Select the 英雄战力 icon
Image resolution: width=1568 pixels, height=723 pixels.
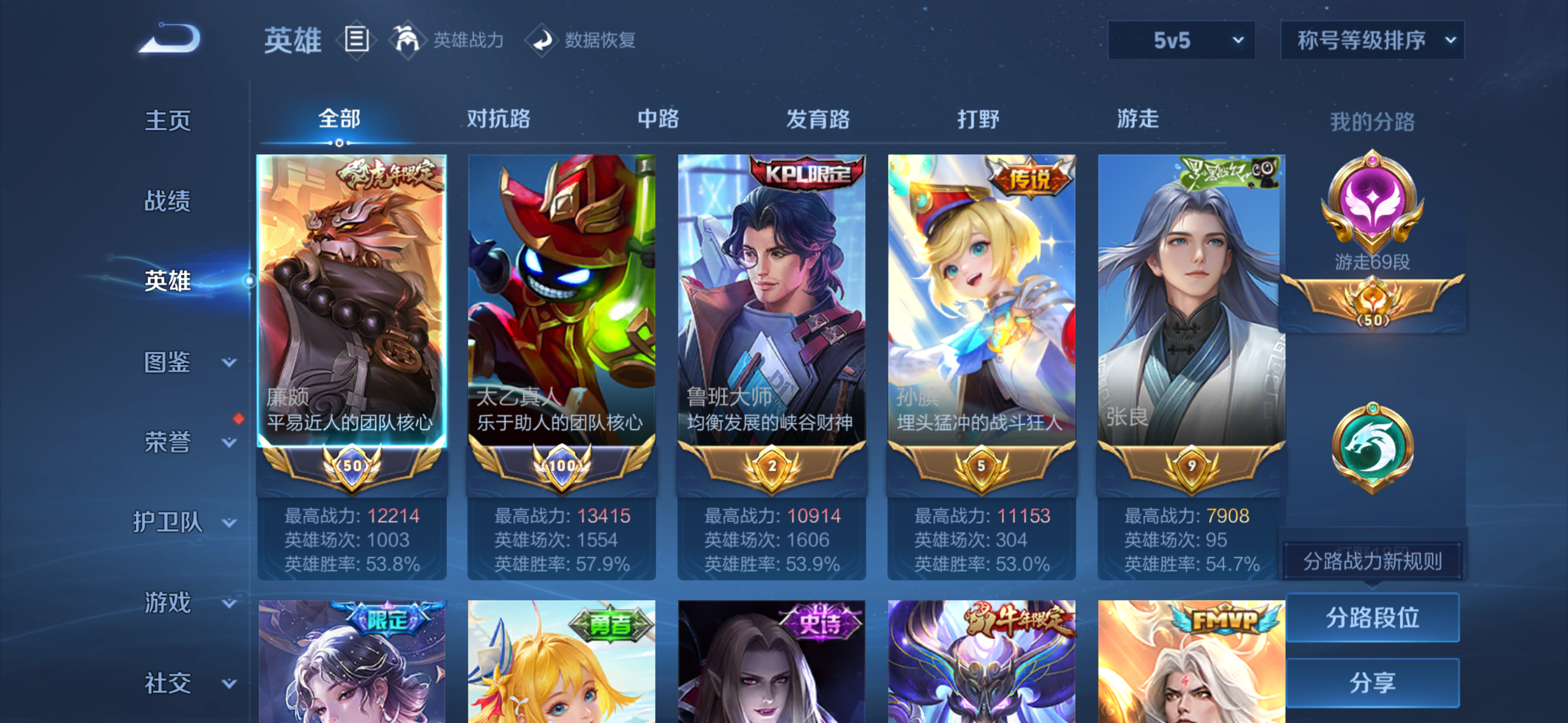408,40
